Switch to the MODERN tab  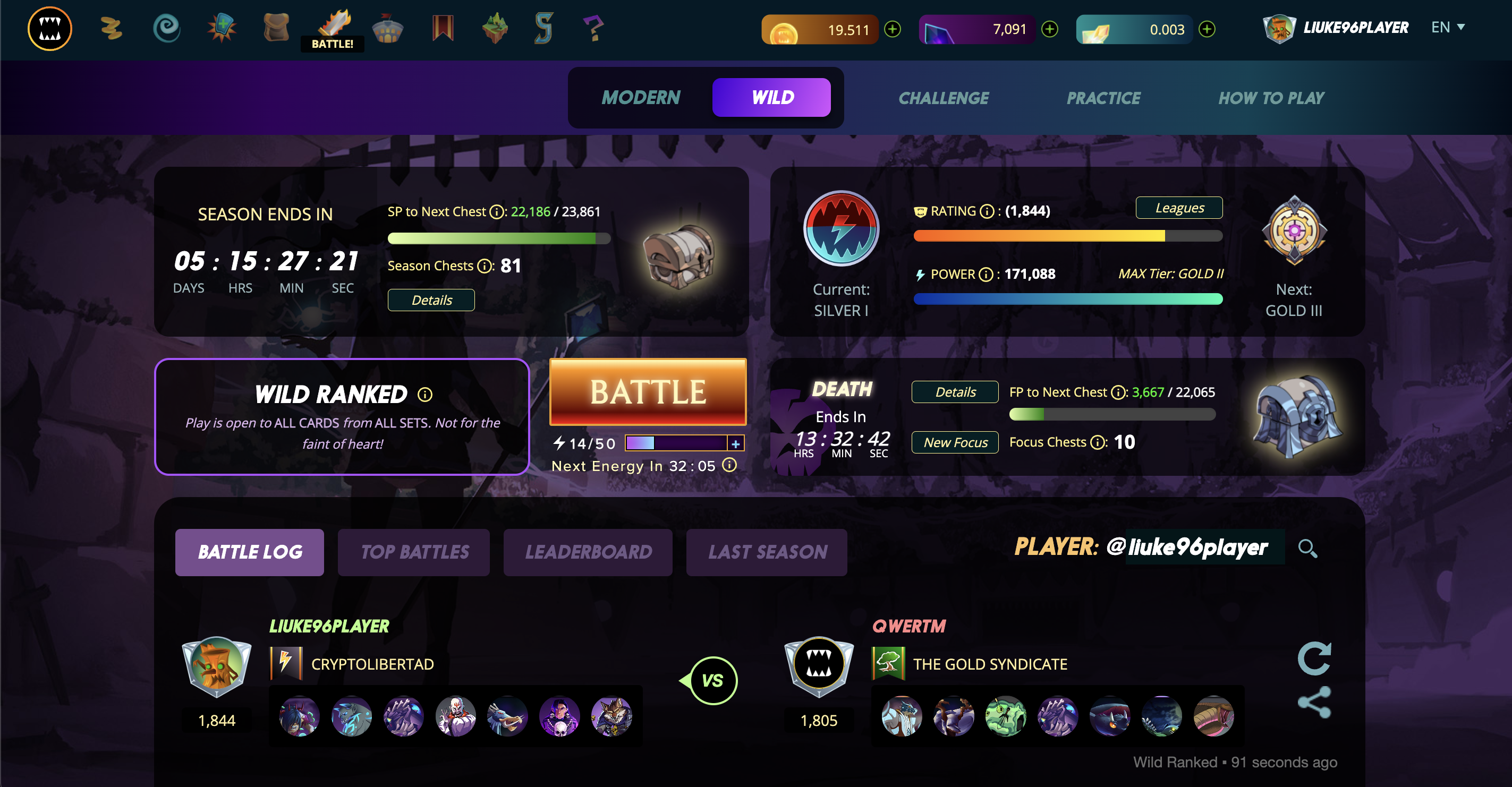(x=640, y=97)
